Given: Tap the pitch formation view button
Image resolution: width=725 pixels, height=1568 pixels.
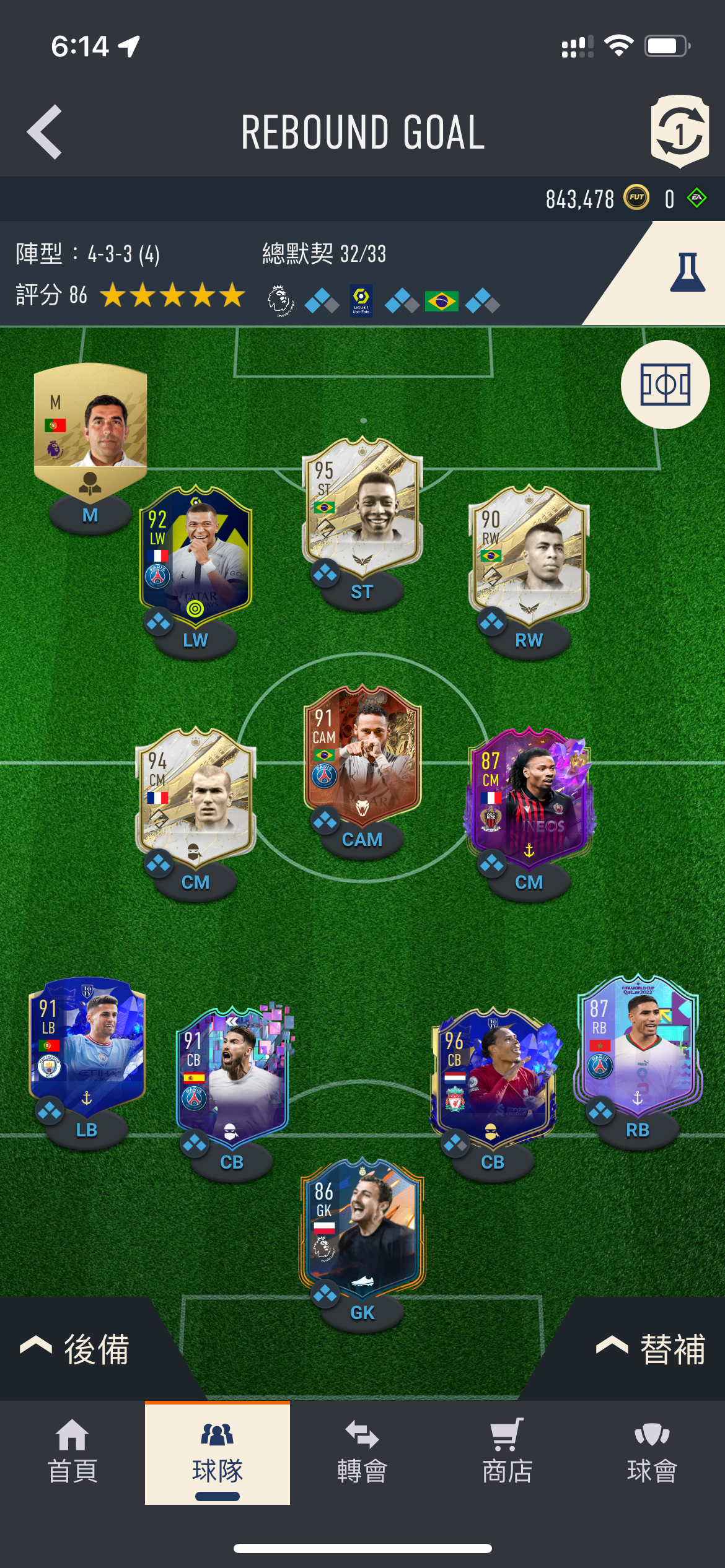Looking at the screenshot, I should coord(665,385).
